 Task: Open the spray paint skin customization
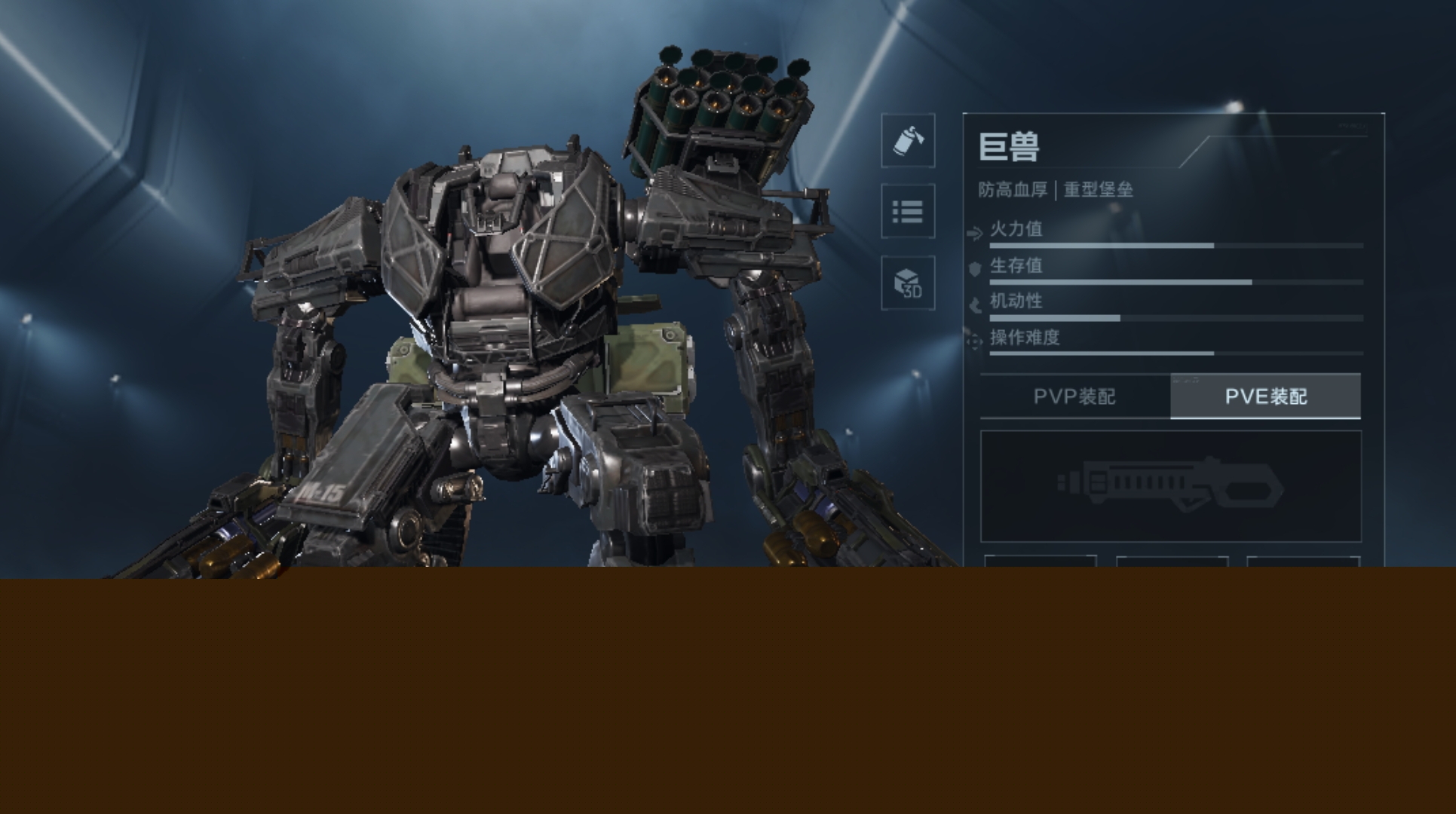coord(908,141)
